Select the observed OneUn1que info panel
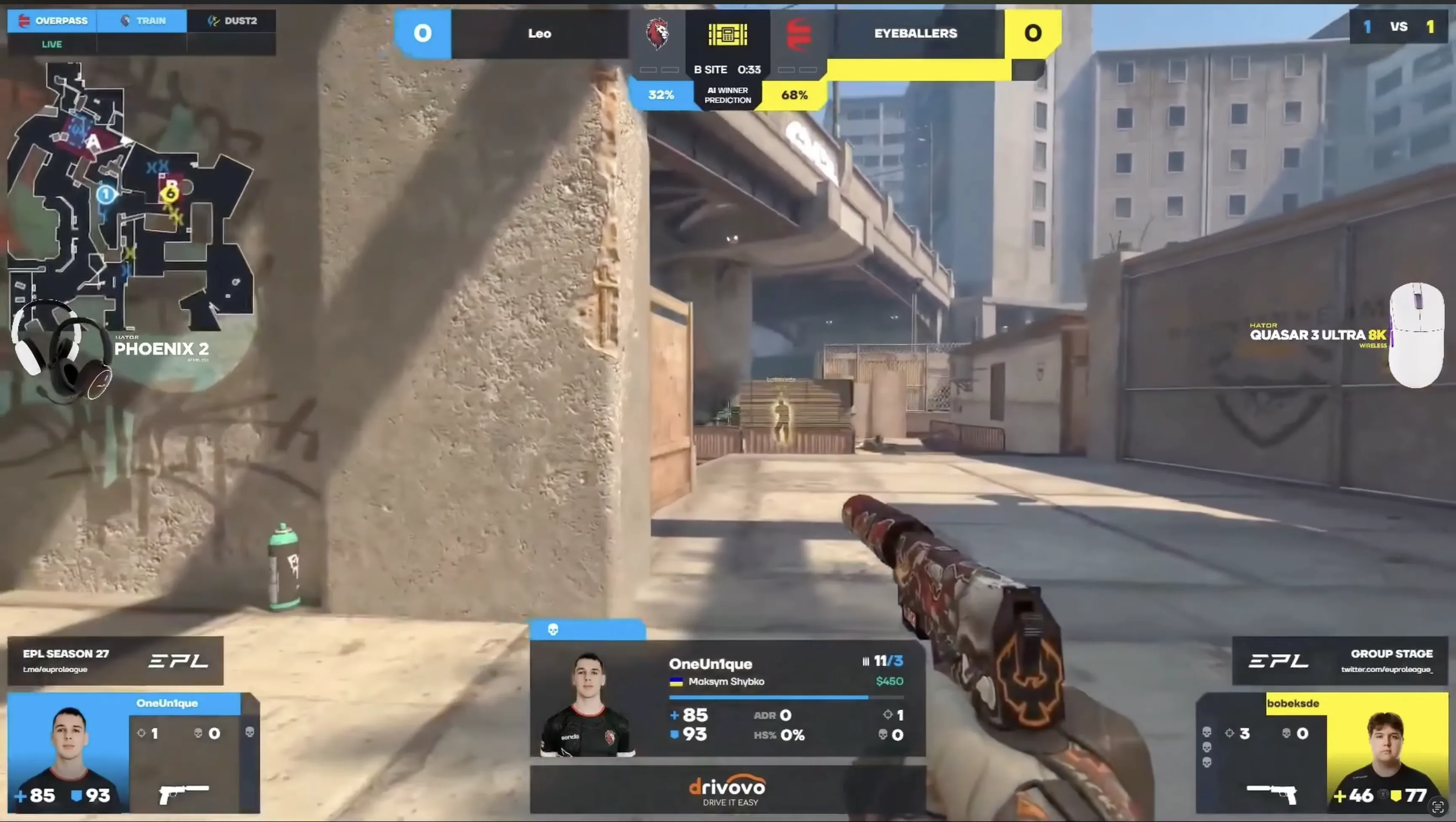 728,698
